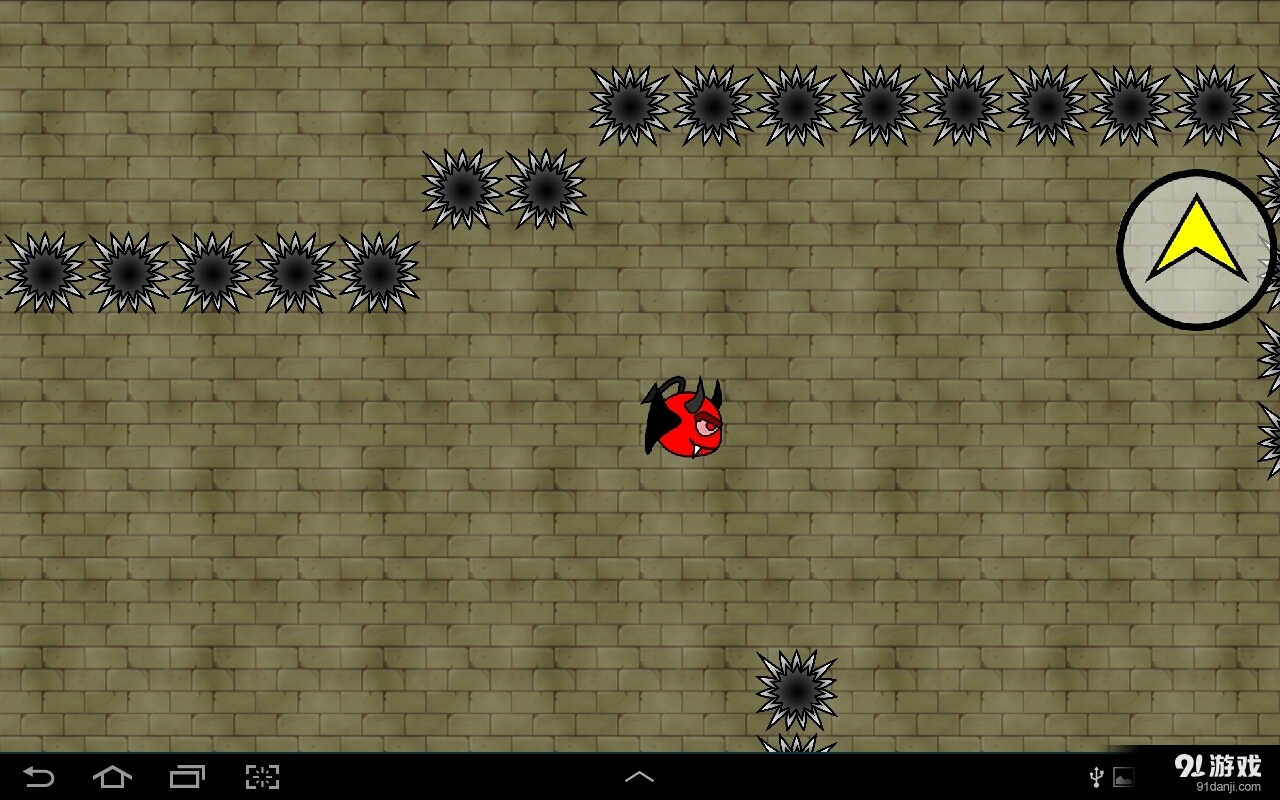The width and height of the screenshot is (1280, 800).
Task: Tap the white circle containing the yellow arrow
Action: pyautogui.click(x=1192, y=245)
